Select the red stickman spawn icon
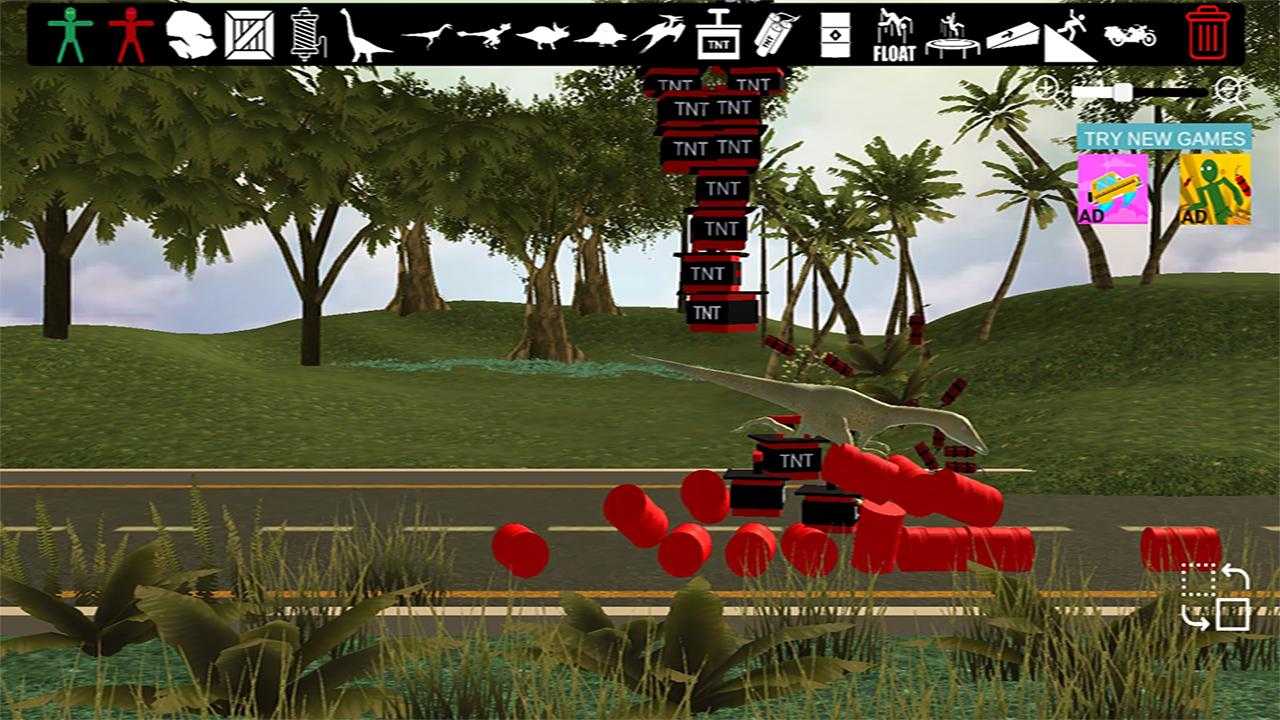Image resolution: width=1280 pixels, height=720 pixels. [130, 35]
